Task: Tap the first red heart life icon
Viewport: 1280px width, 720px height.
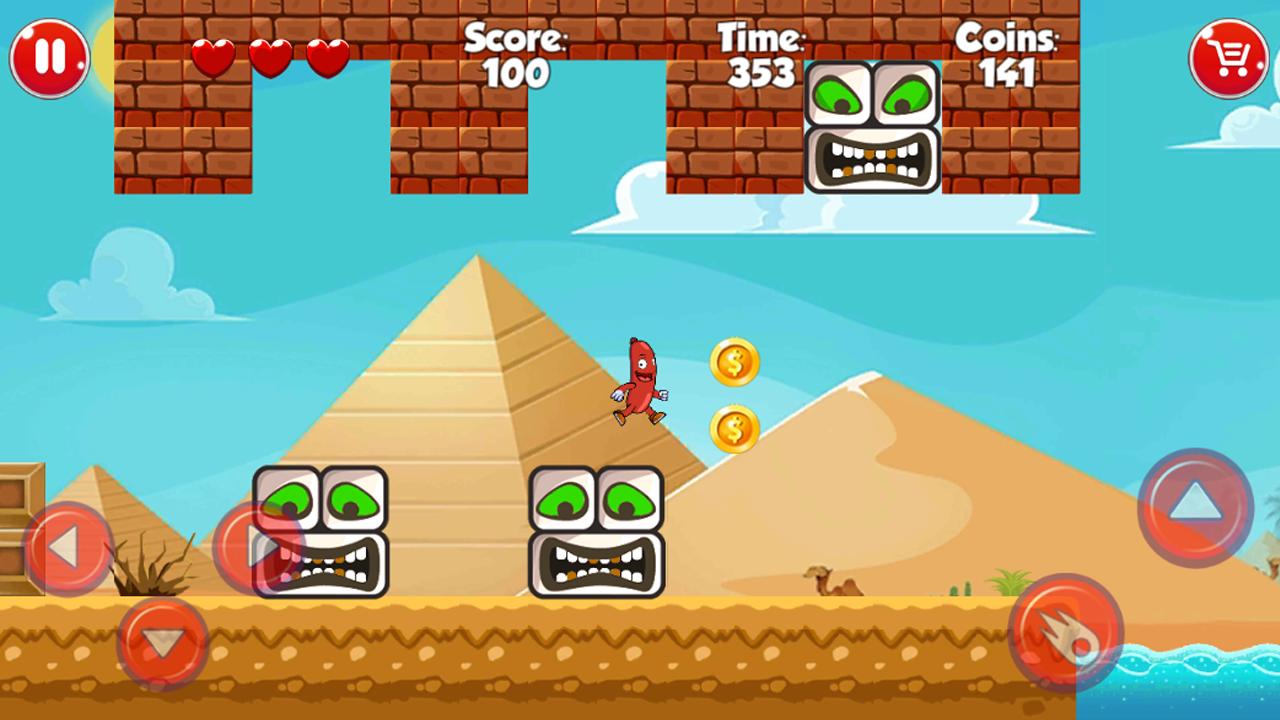Action: [215, 57]
